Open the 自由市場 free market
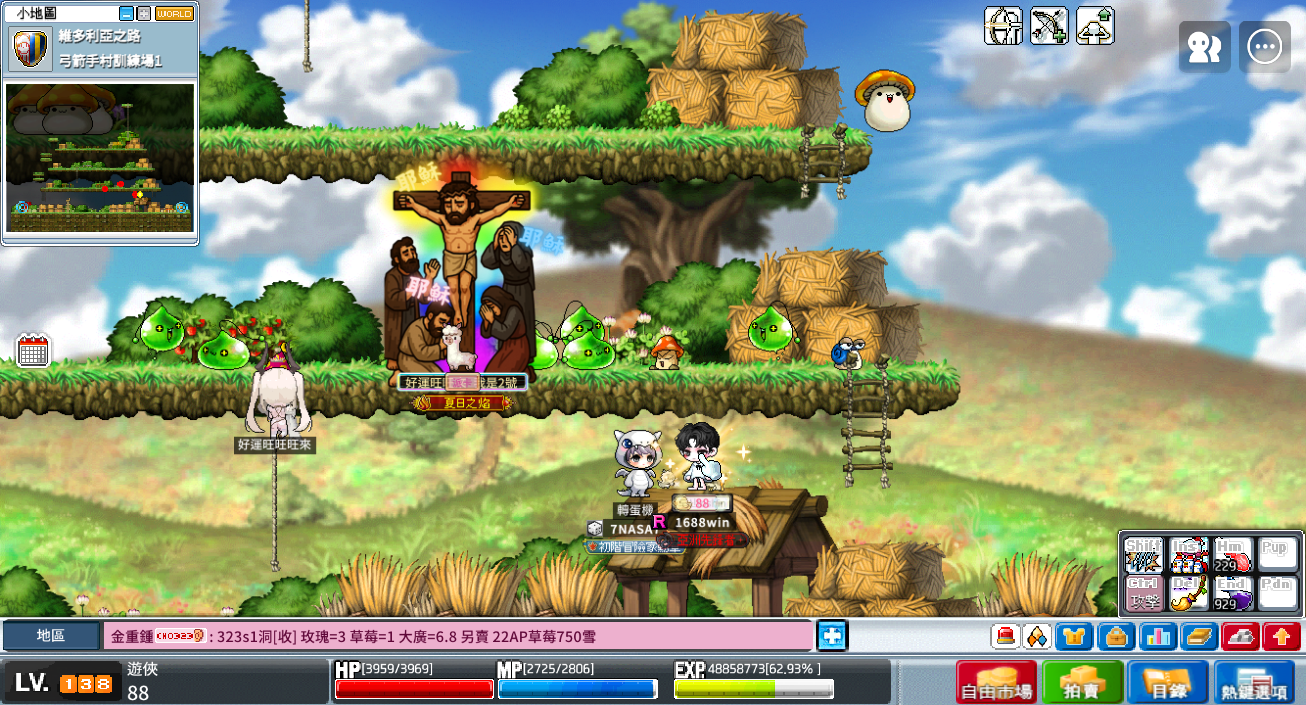Viewport: 1306px width, 705px height. point(996,682)
